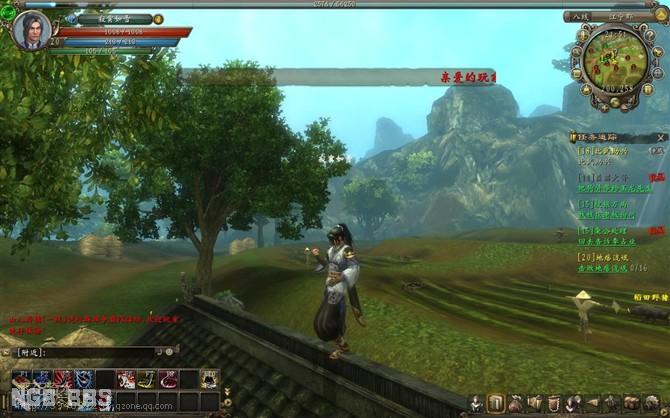Image resolution: width=670 pixels, height=418 pixels.
Task: Use the yellow hook skill icon
Action: pos(147,378)
